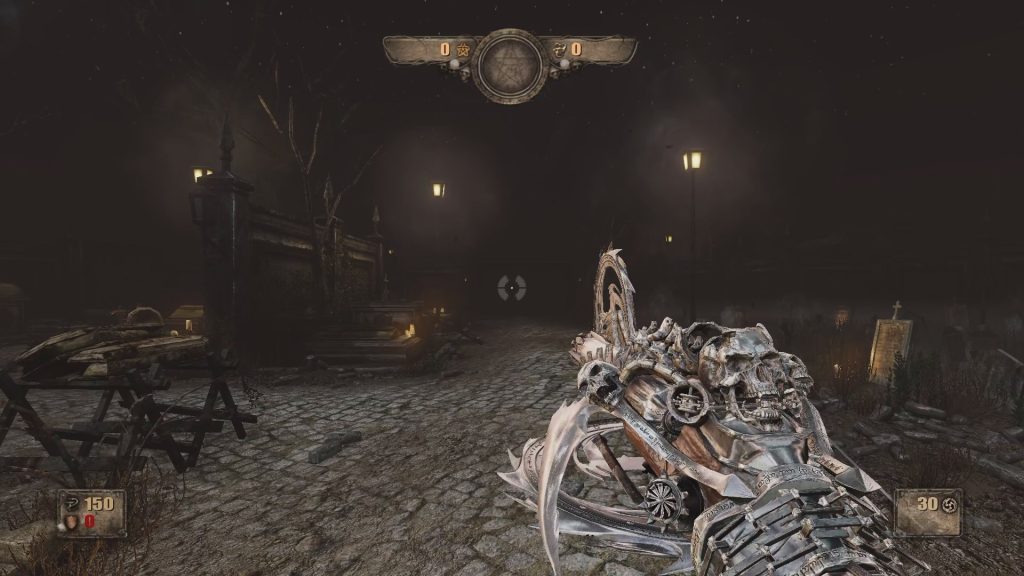
Task: Select the star icon beside the compass
Action: click(x=462, y=48)
